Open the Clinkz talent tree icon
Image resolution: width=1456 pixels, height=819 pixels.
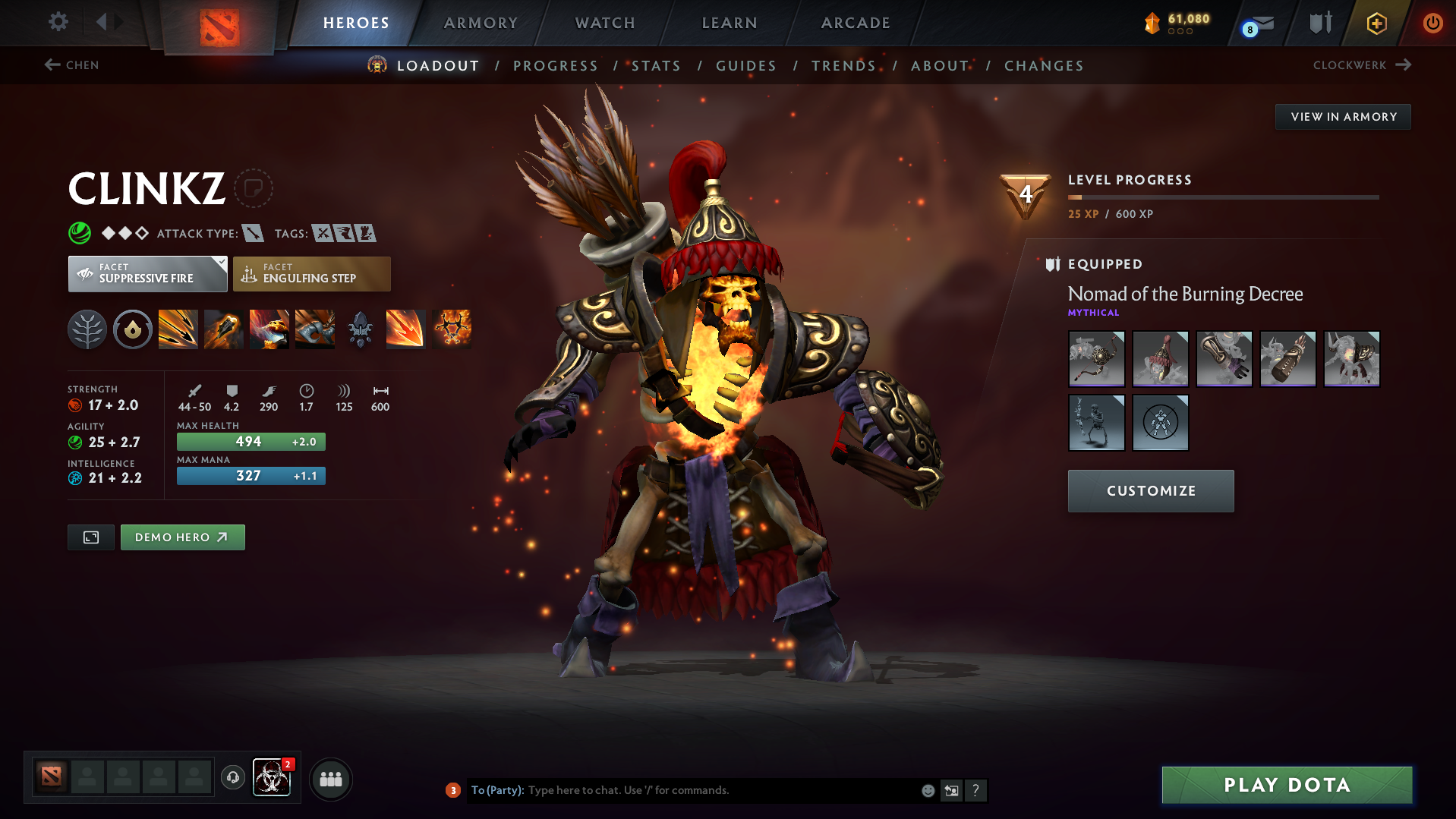click(87, 329)
